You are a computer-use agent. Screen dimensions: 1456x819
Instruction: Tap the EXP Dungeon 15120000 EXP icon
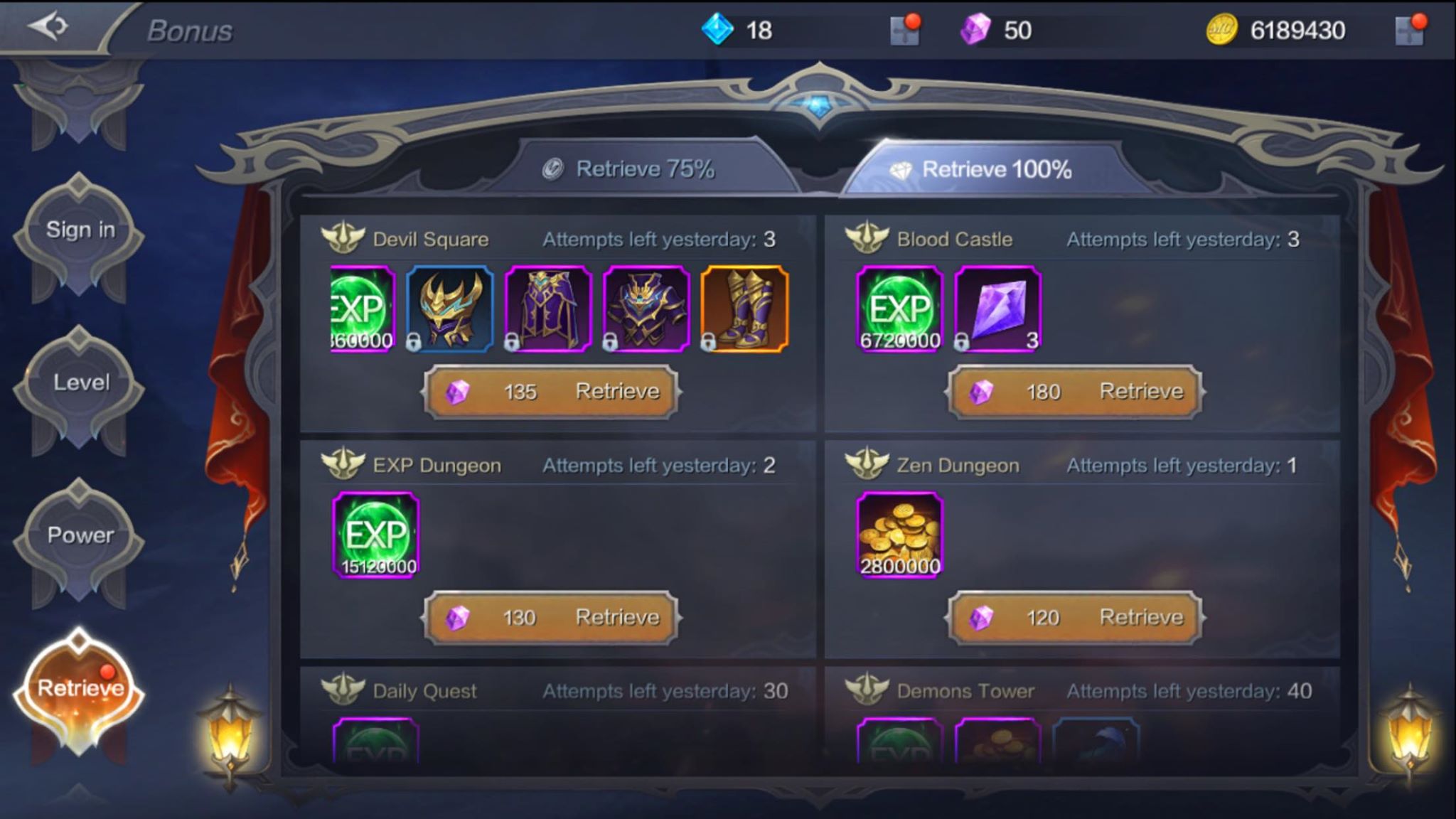click(376, 535)
